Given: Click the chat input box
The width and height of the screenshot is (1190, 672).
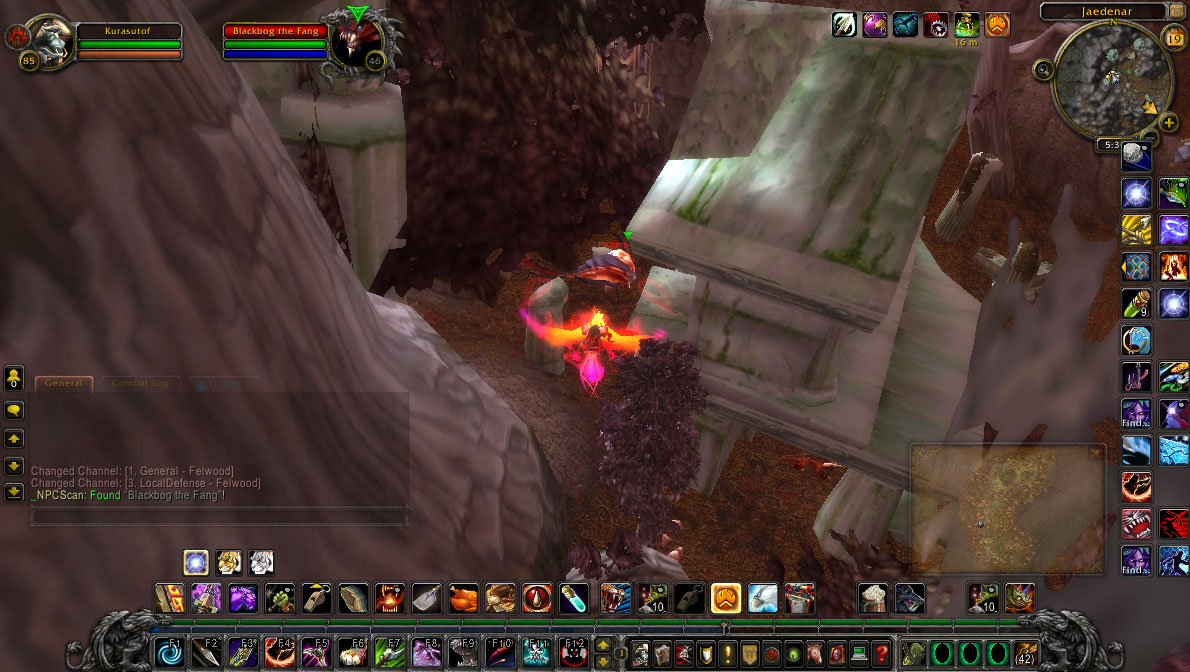Looking at the screenshot, I should [218, 517].
